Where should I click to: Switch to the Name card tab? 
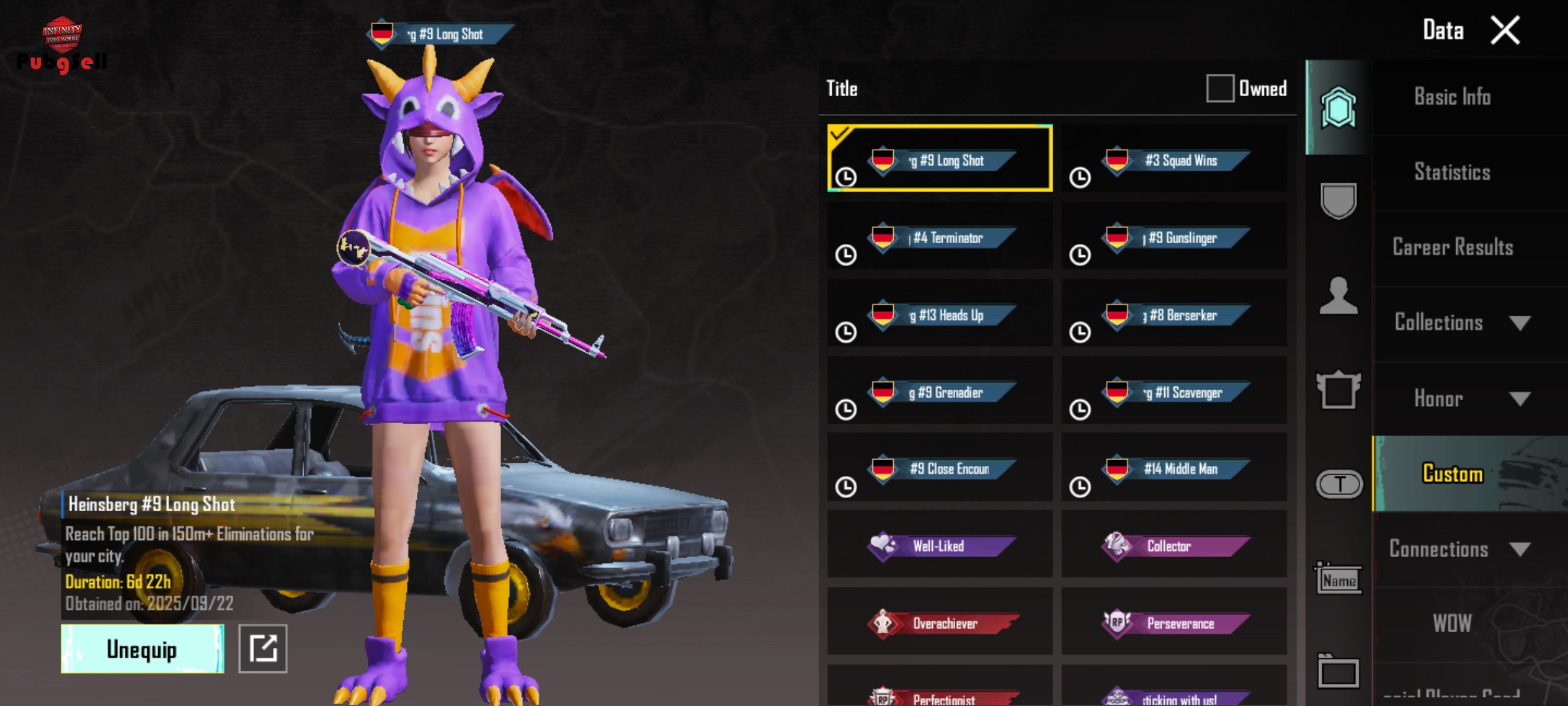(1339, 579)
